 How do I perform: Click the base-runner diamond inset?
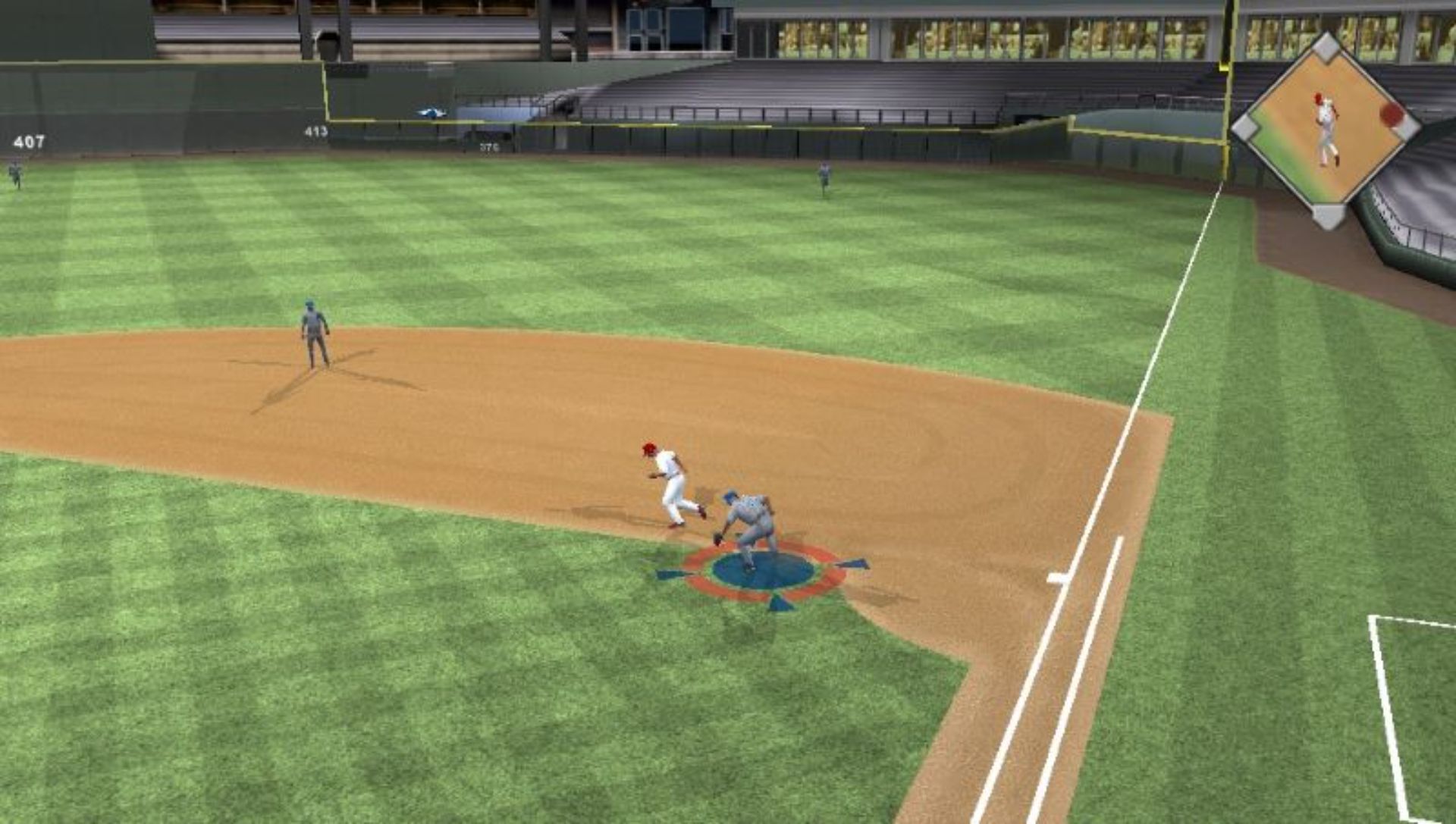tap(1326, 129)
